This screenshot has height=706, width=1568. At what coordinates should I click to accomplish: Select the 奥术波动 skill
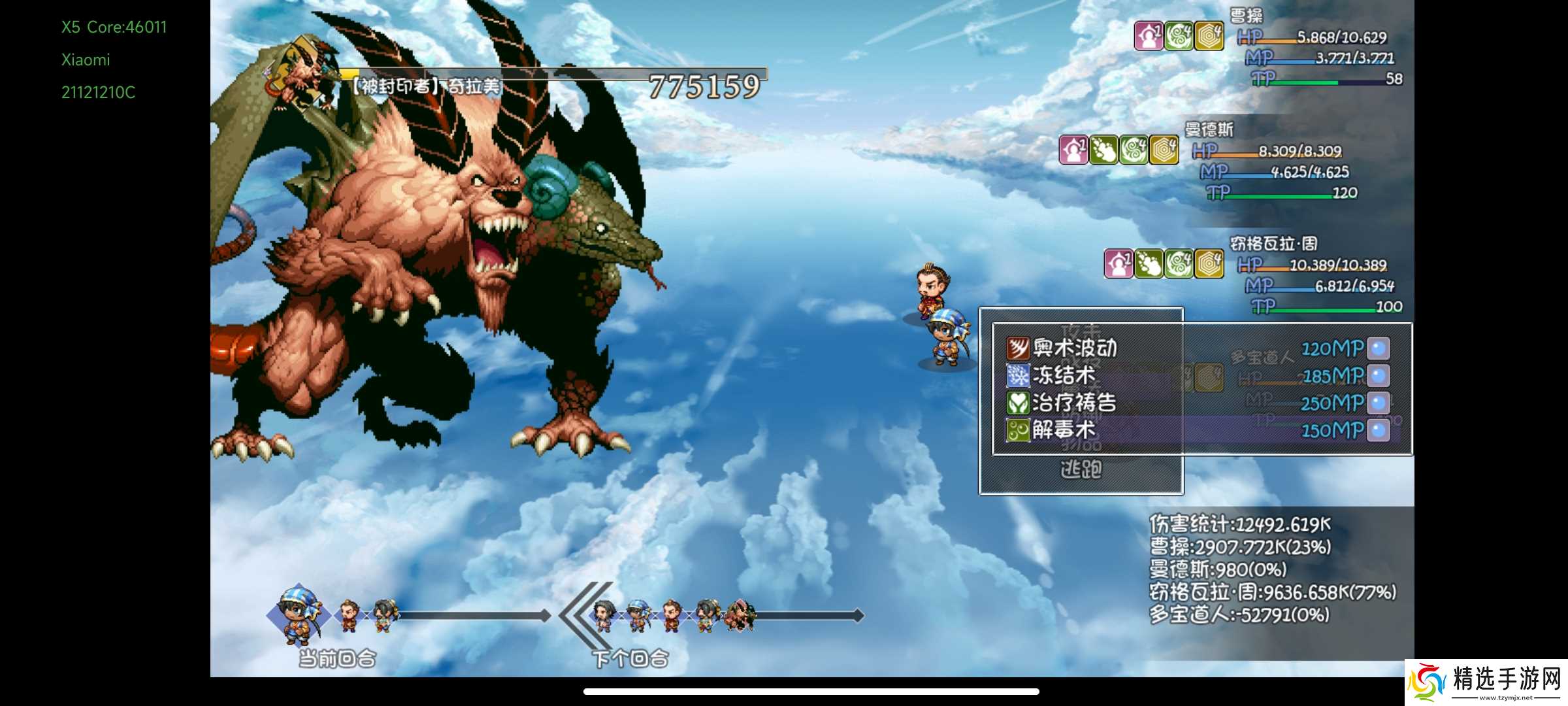click(x=1075, y=348)
